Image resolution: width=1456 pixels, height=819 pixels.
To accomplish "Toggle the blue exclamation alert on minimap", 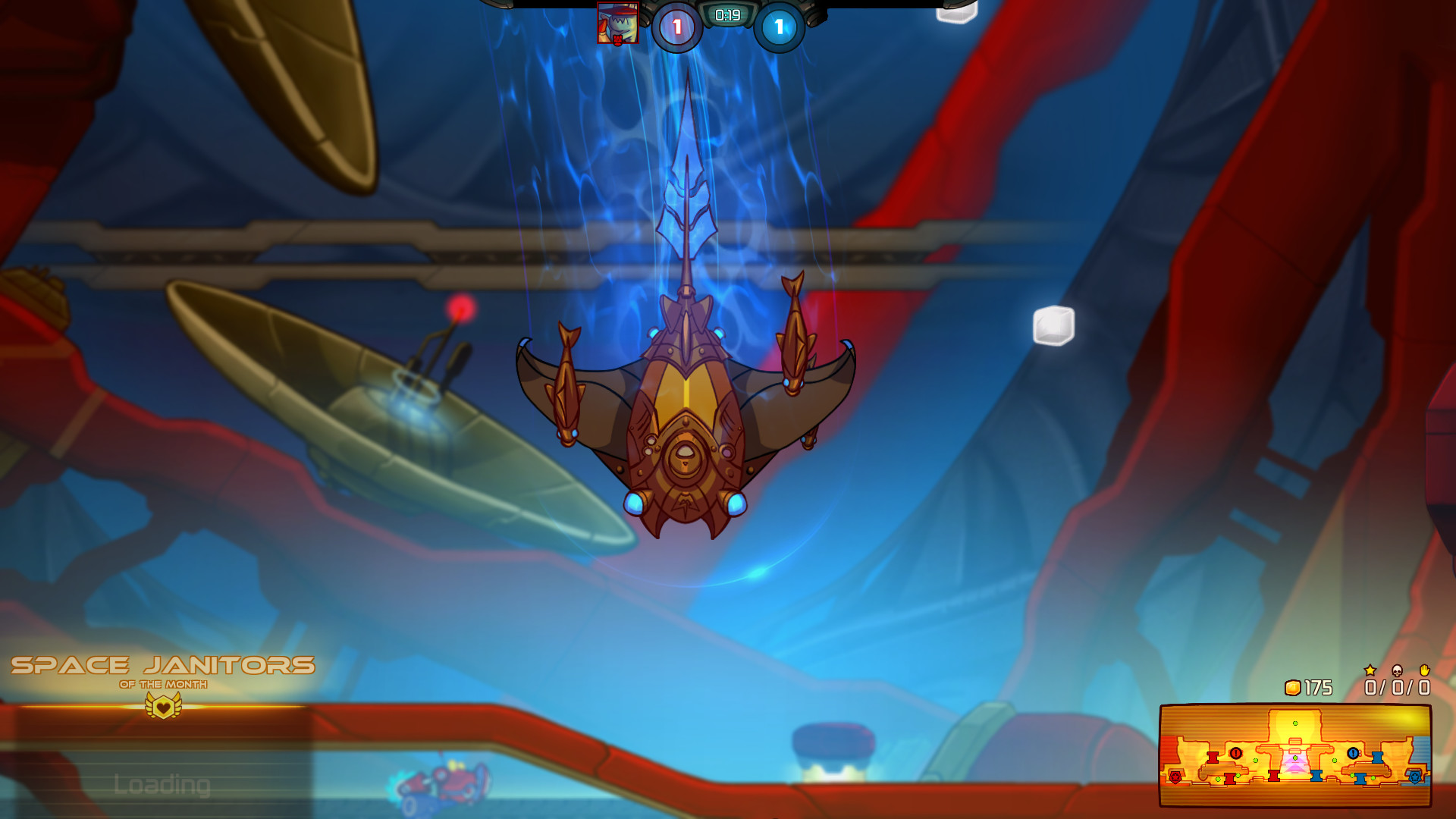I will click(x=1354, y=752).
